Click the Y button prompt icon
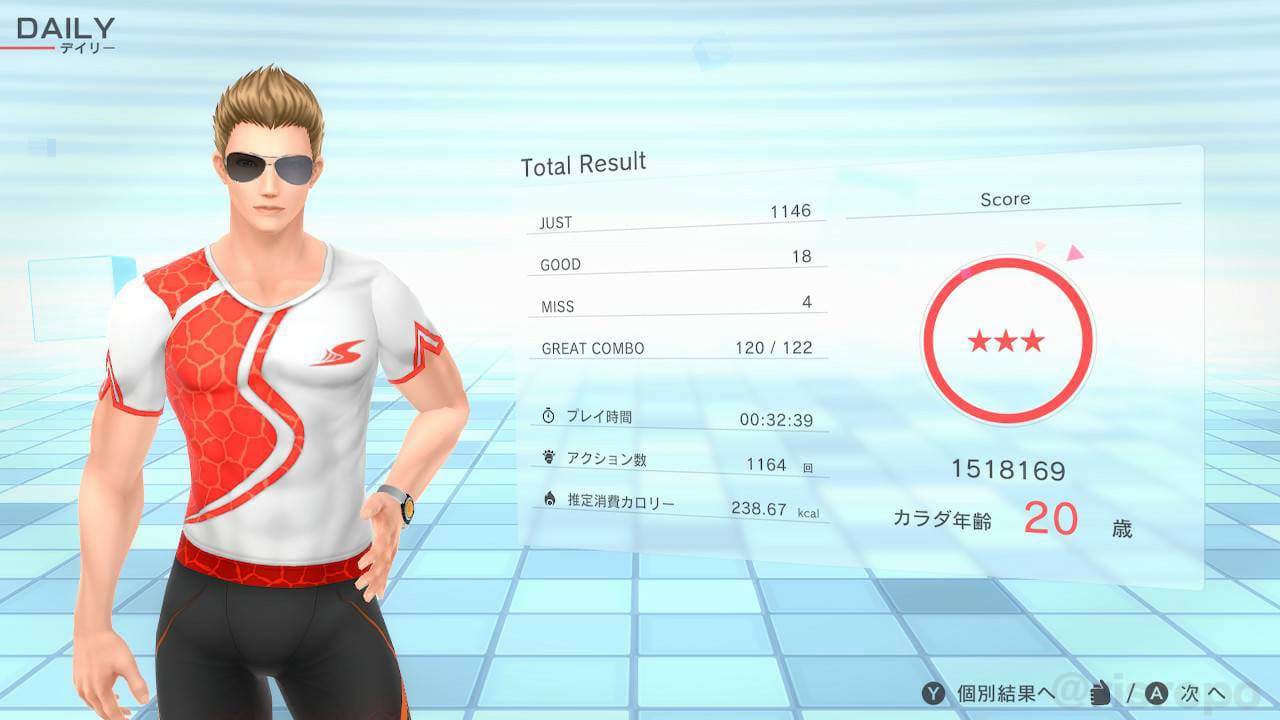Screen dimensions: 1280x720 pos(934,692)
